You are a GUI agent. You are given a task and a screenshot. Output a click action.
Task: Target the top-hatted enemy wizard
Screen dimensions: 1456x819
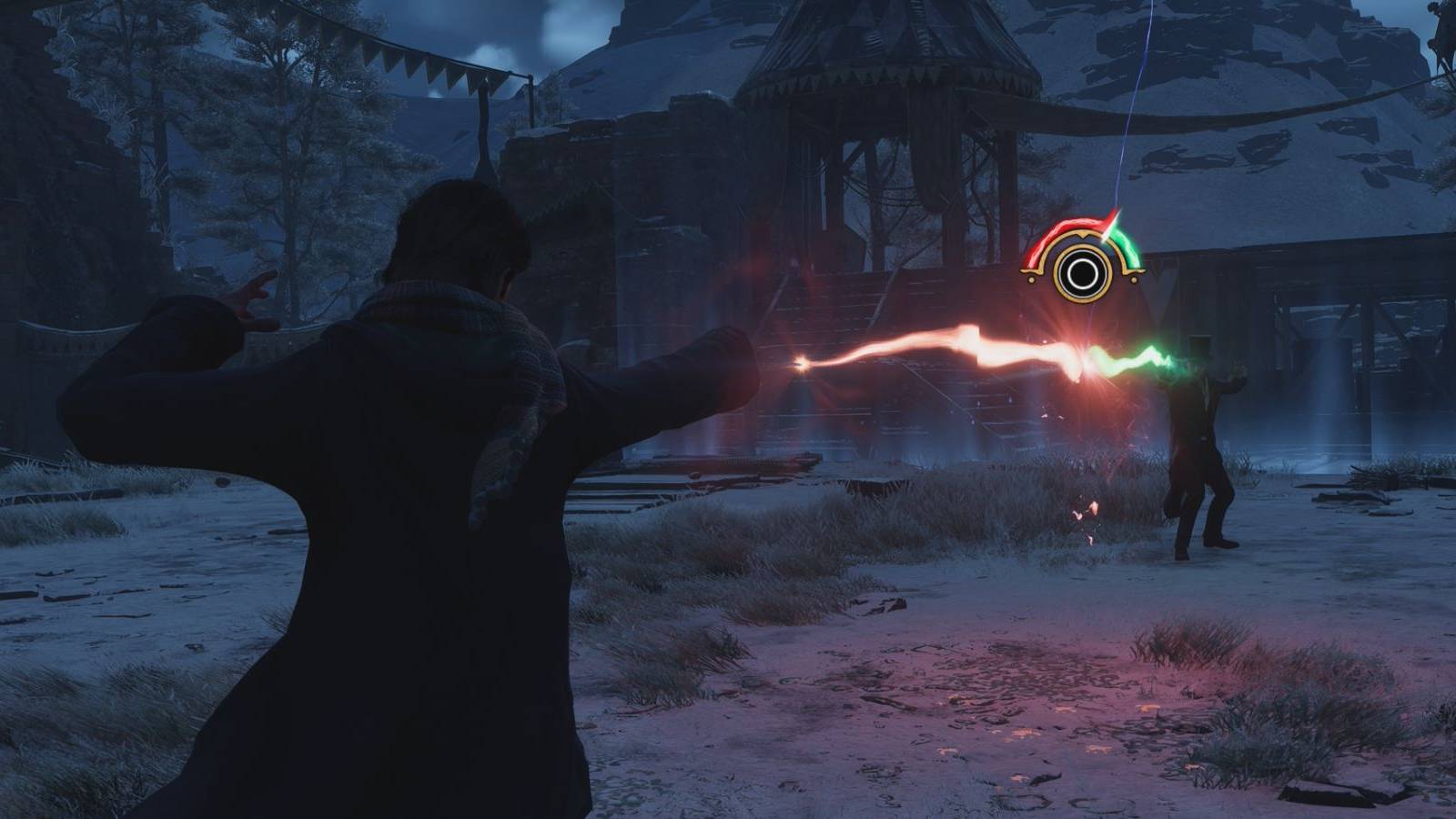pyautogui.click(x=1201, y=428)
